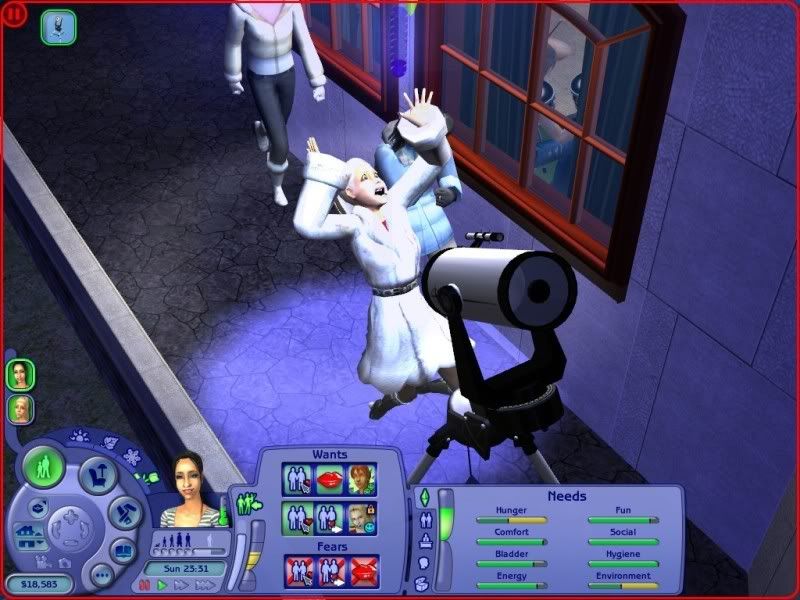Open the options ellipsis button
Viewport: 800px width, 600px height.
click(101, 577)
